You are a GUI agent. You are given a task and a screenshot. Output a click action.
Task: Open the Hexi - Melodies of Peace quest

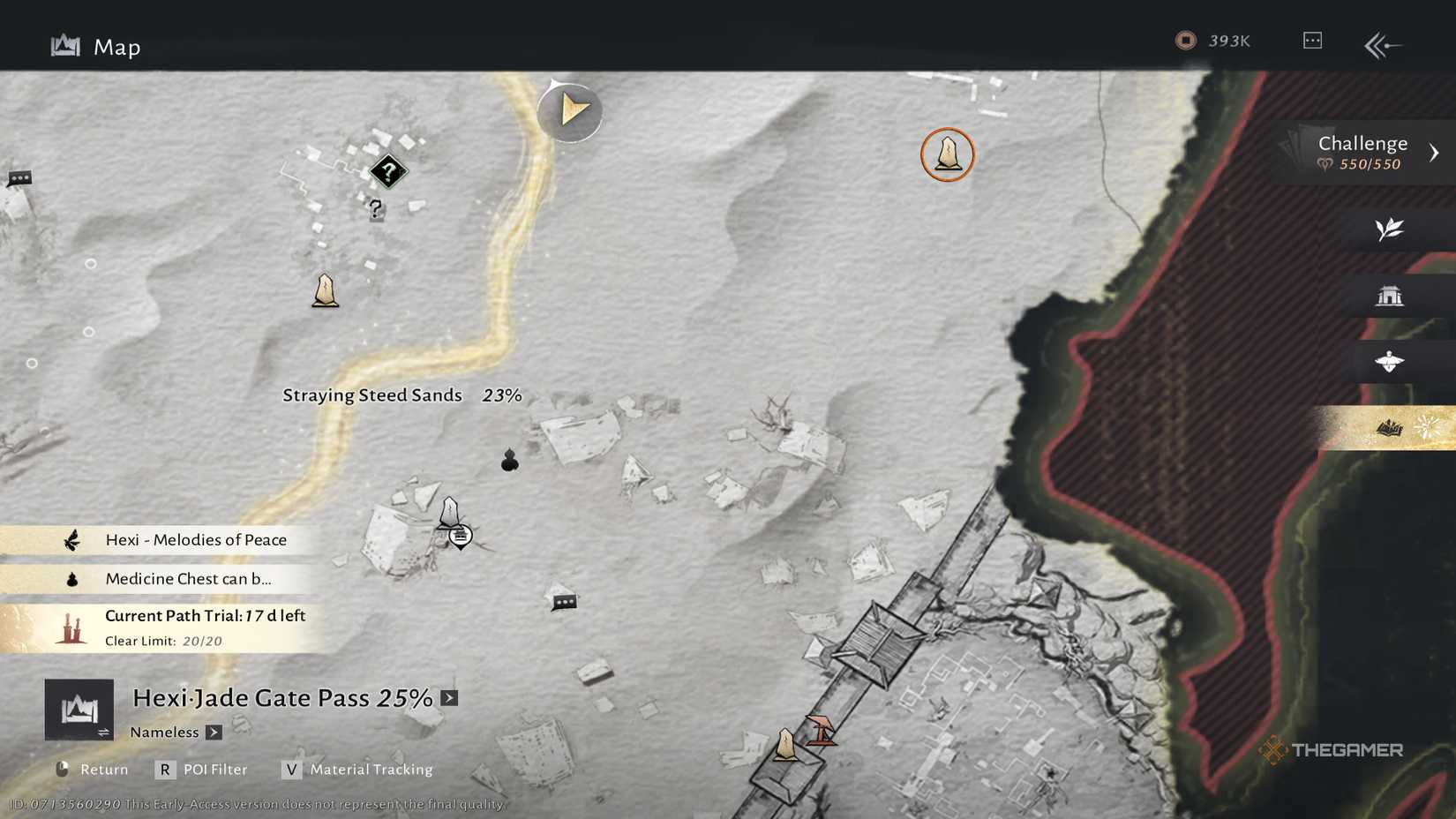tap(176, 539)
